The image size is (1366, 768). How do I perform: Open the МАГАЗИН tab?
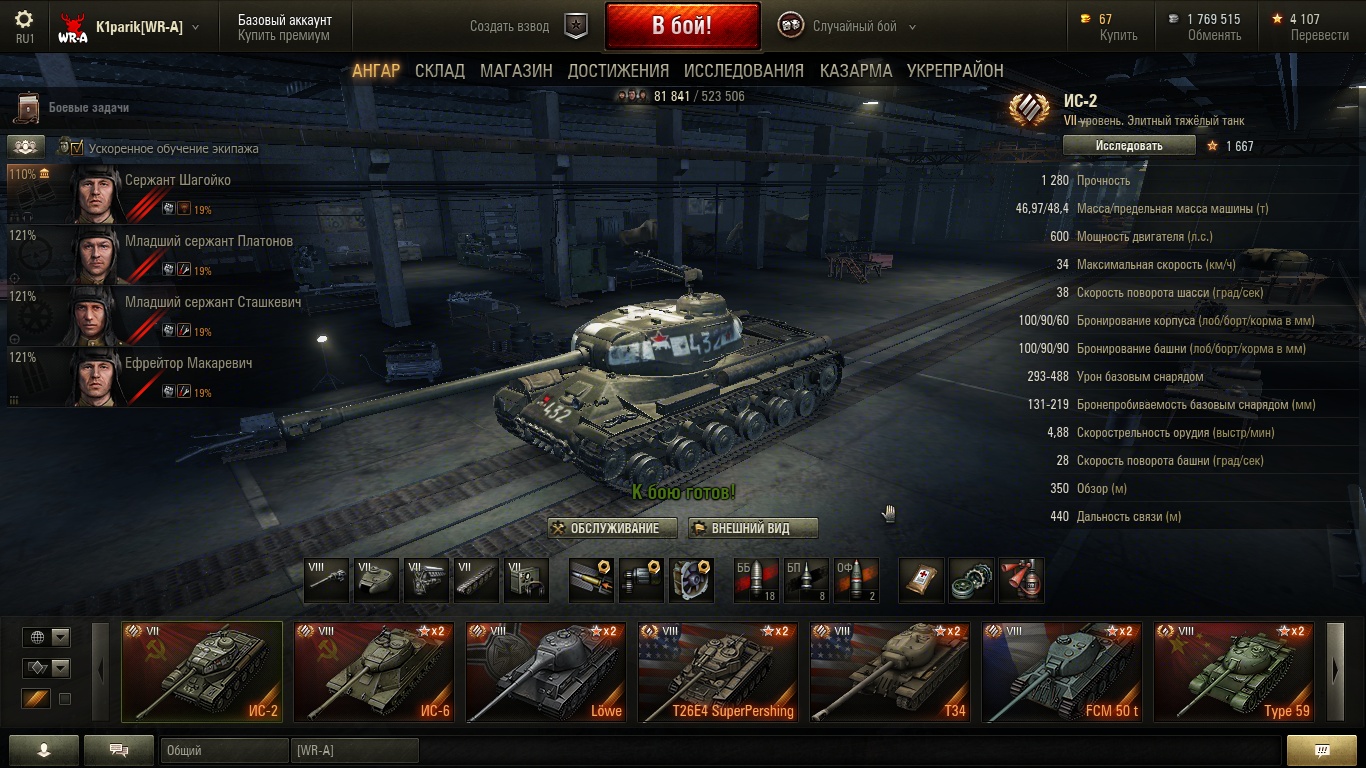tap(516, 71)
